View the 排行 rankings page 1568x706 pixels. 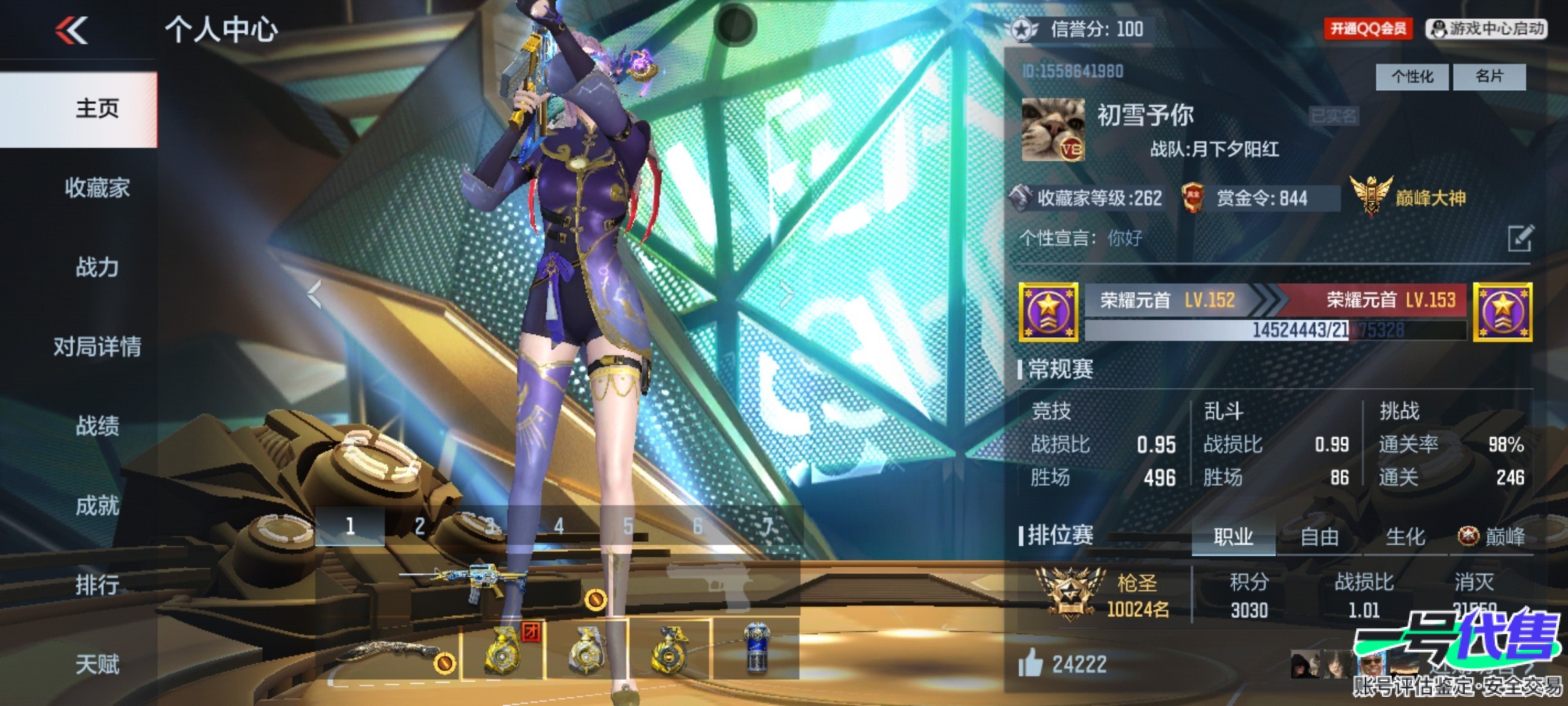(97, 584)
